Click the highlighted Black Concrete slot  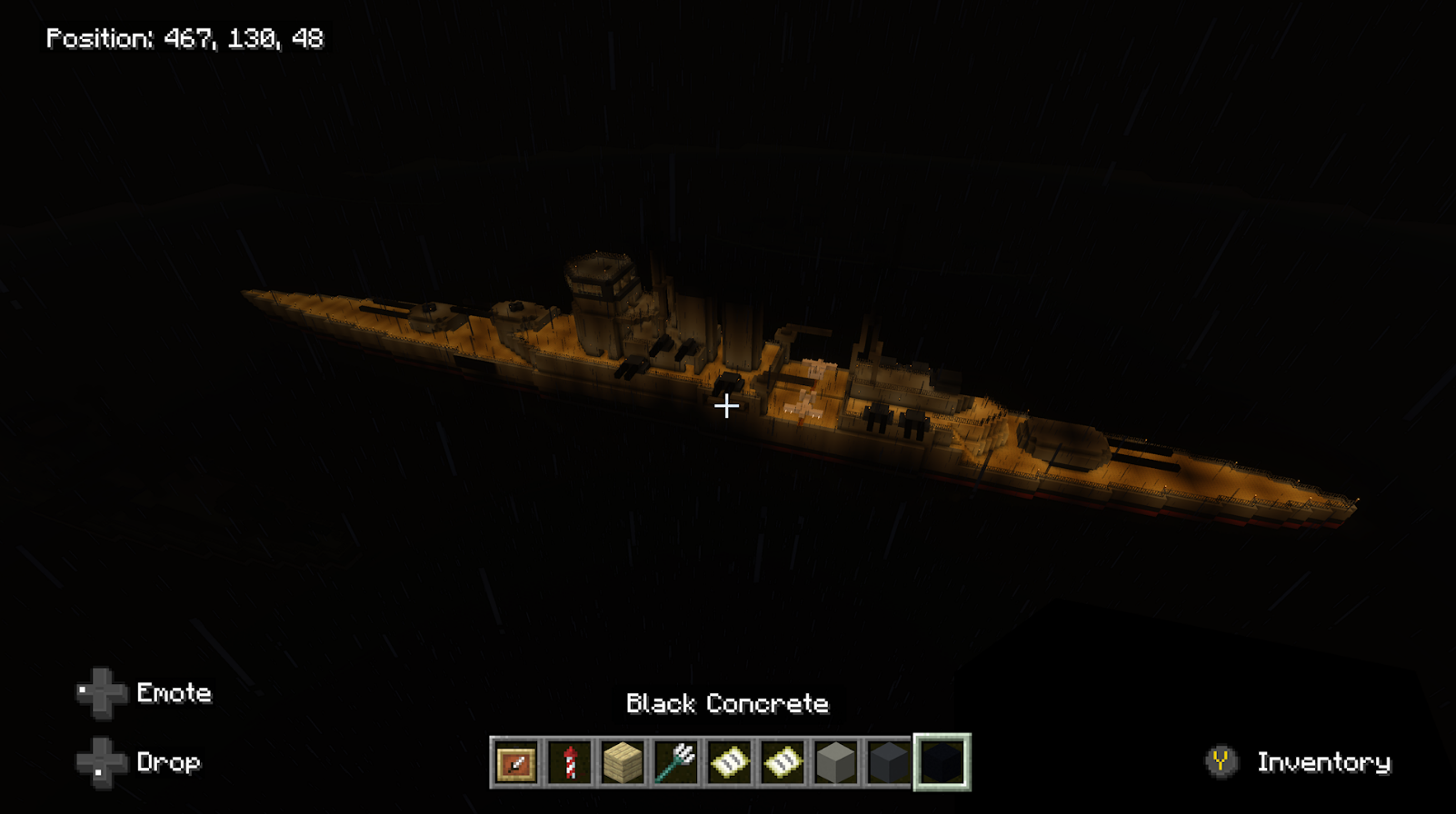click(x=942, y=762)
